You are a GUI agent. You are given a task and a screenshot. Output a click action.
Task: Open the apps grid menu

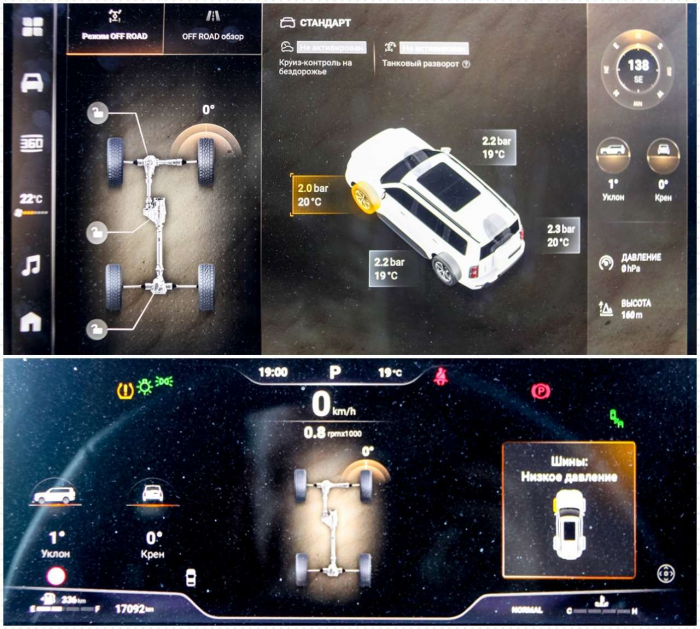click(33, 27)
